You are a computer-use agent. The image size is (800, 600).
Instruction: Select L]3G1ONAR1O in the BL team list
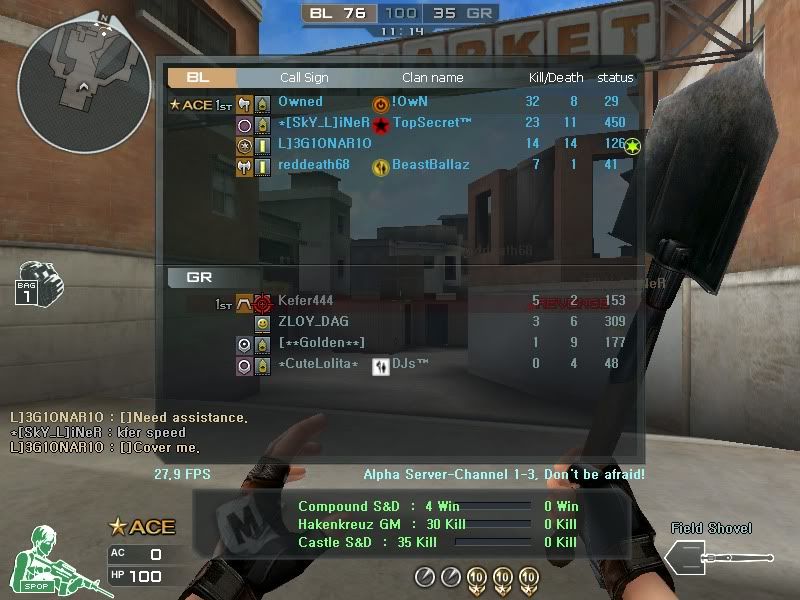click(324, 144)
